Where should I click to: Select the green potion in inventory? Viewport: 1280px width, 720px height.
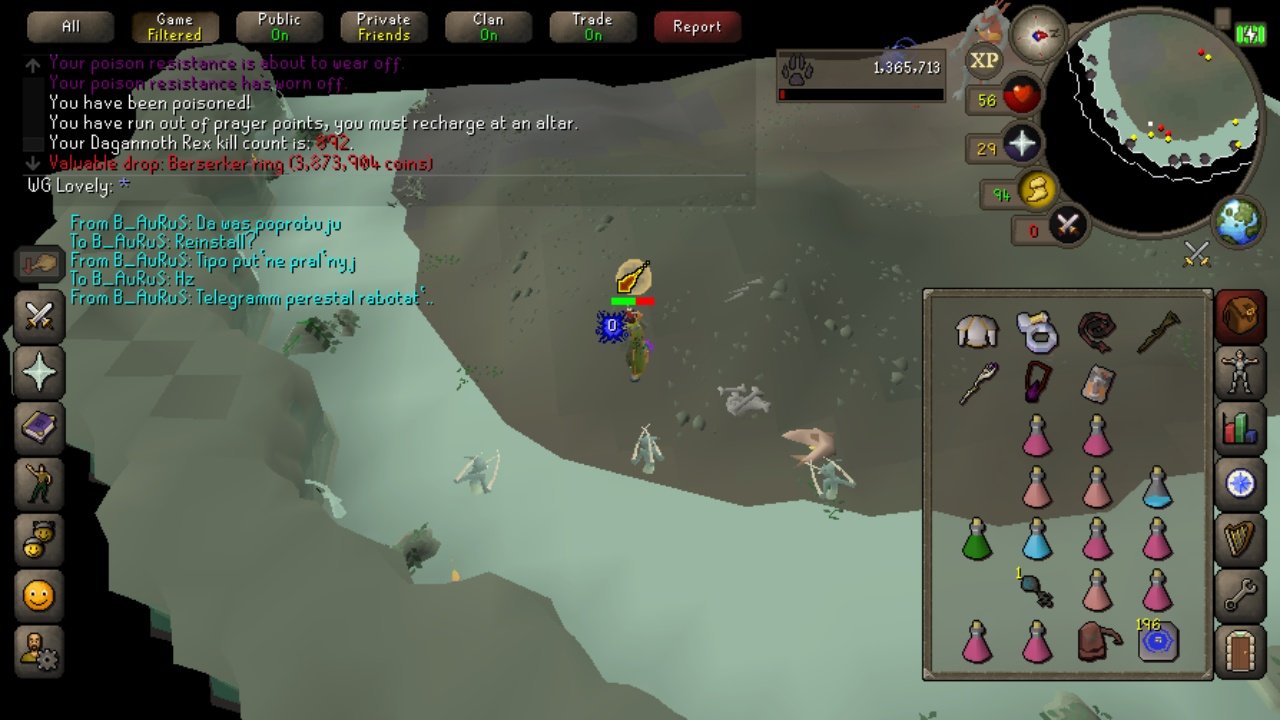point(976,540)
